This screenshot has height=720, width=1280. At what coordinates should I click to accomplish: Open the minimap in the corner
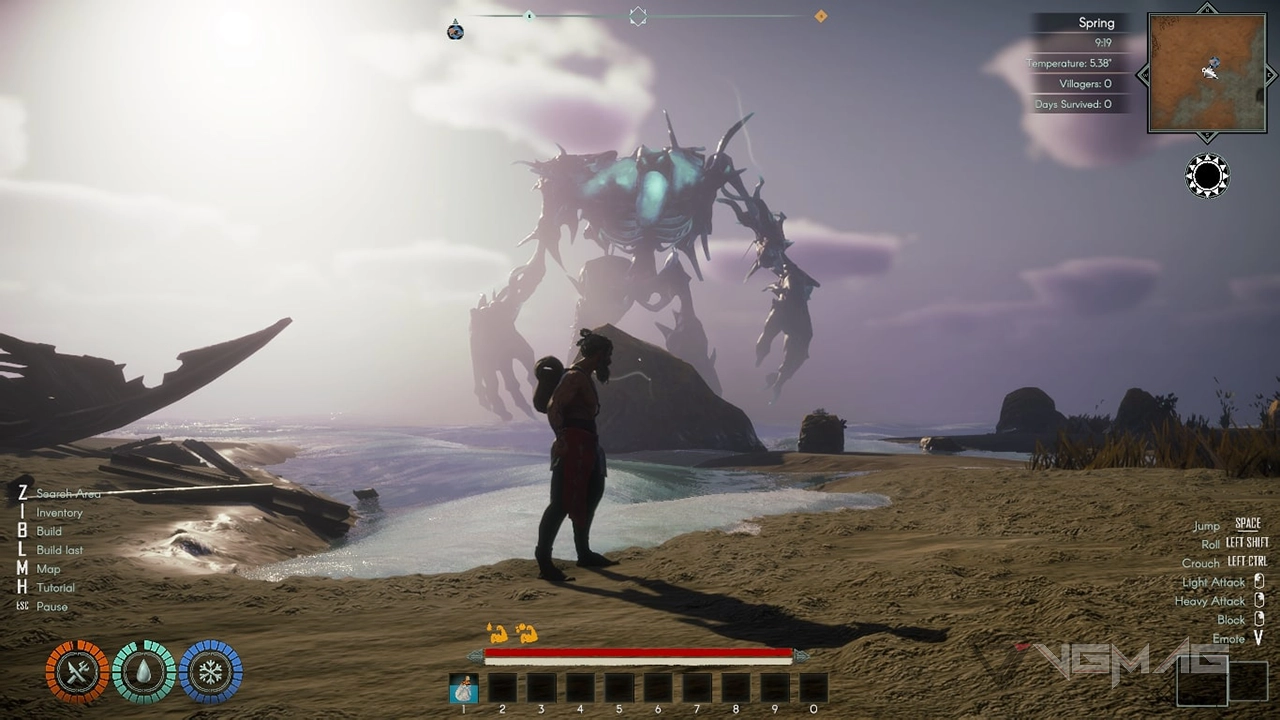pos(1207,73)
